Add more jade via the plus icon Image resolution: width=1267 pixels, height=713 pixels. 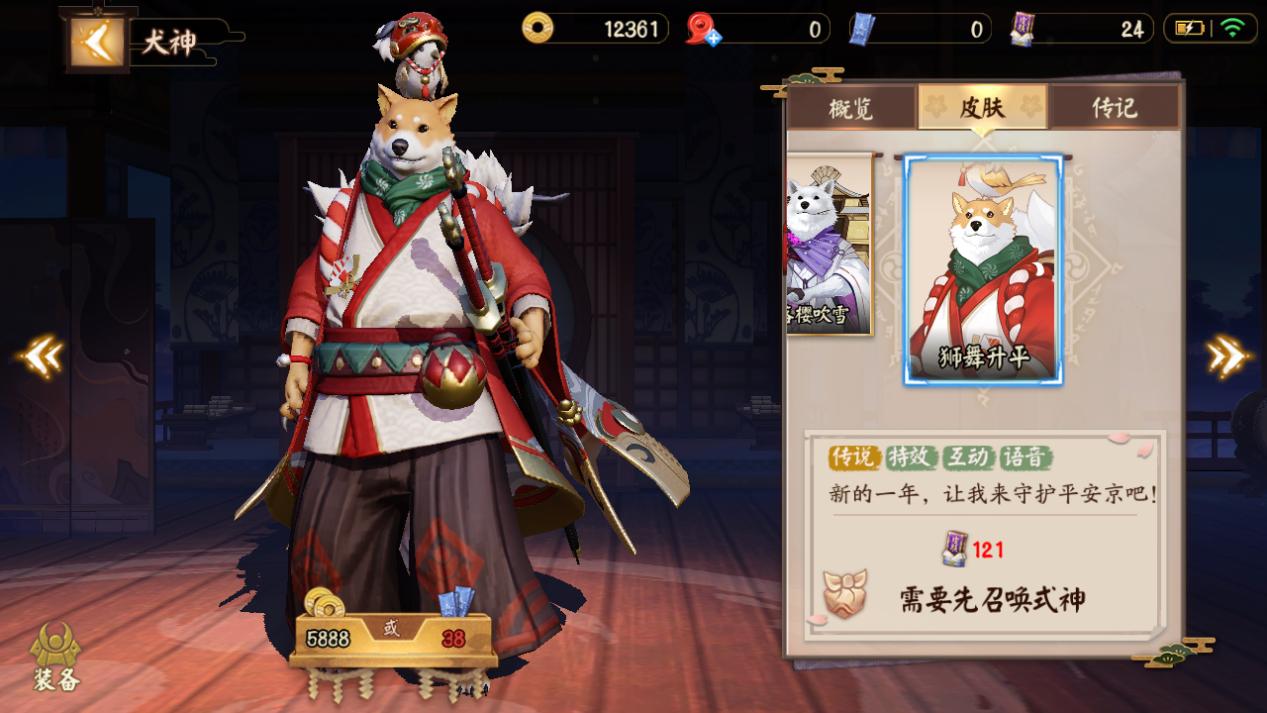pos(712,38)
